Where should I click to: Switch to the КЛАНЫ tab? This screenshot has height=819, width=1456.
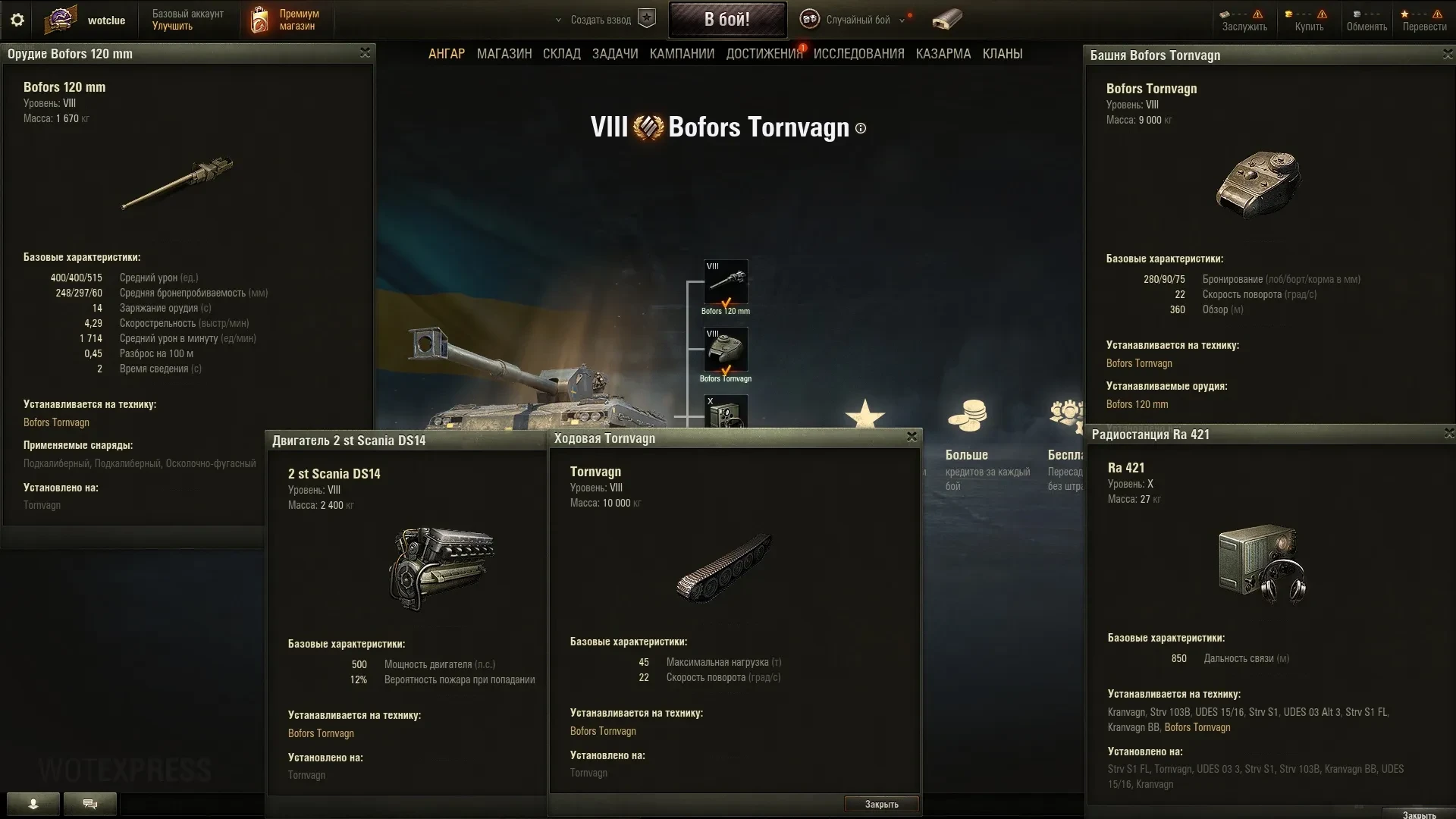[1003, 54]
